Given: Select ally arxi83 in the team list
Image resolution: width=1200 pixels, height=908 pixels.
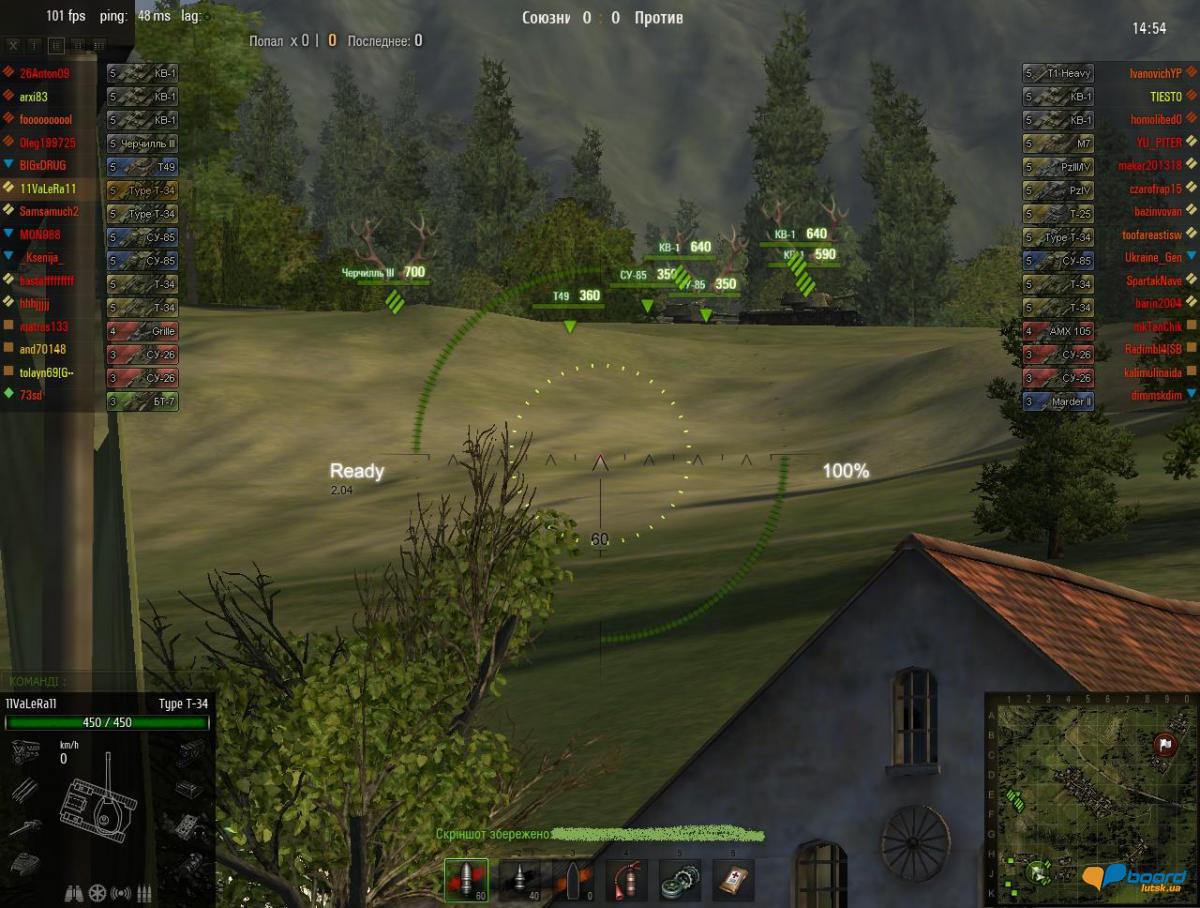Looking at the screenshot, I should coord(90,96).
